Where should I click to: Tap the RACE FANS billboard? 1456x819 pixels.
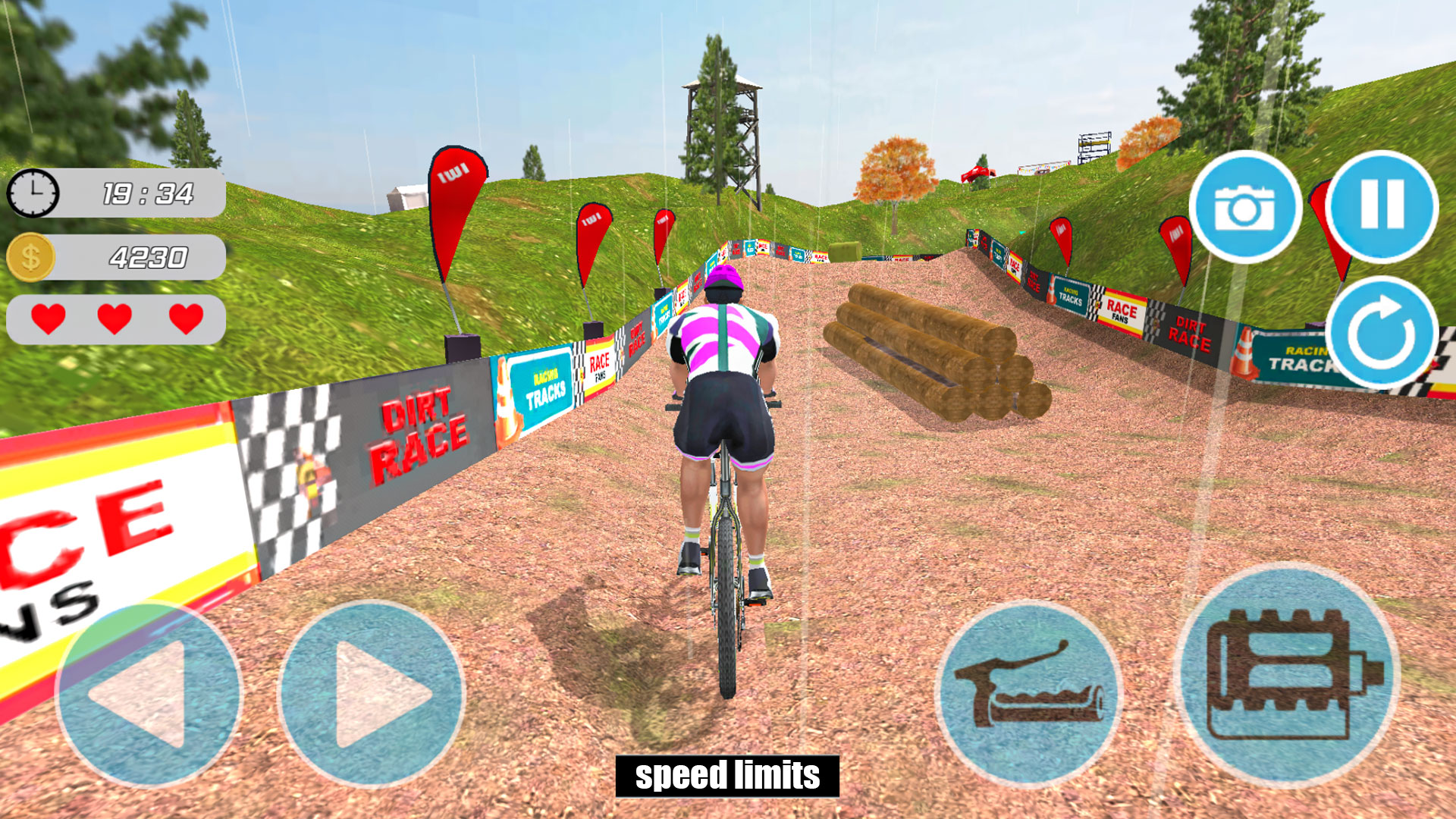point(598,367)
